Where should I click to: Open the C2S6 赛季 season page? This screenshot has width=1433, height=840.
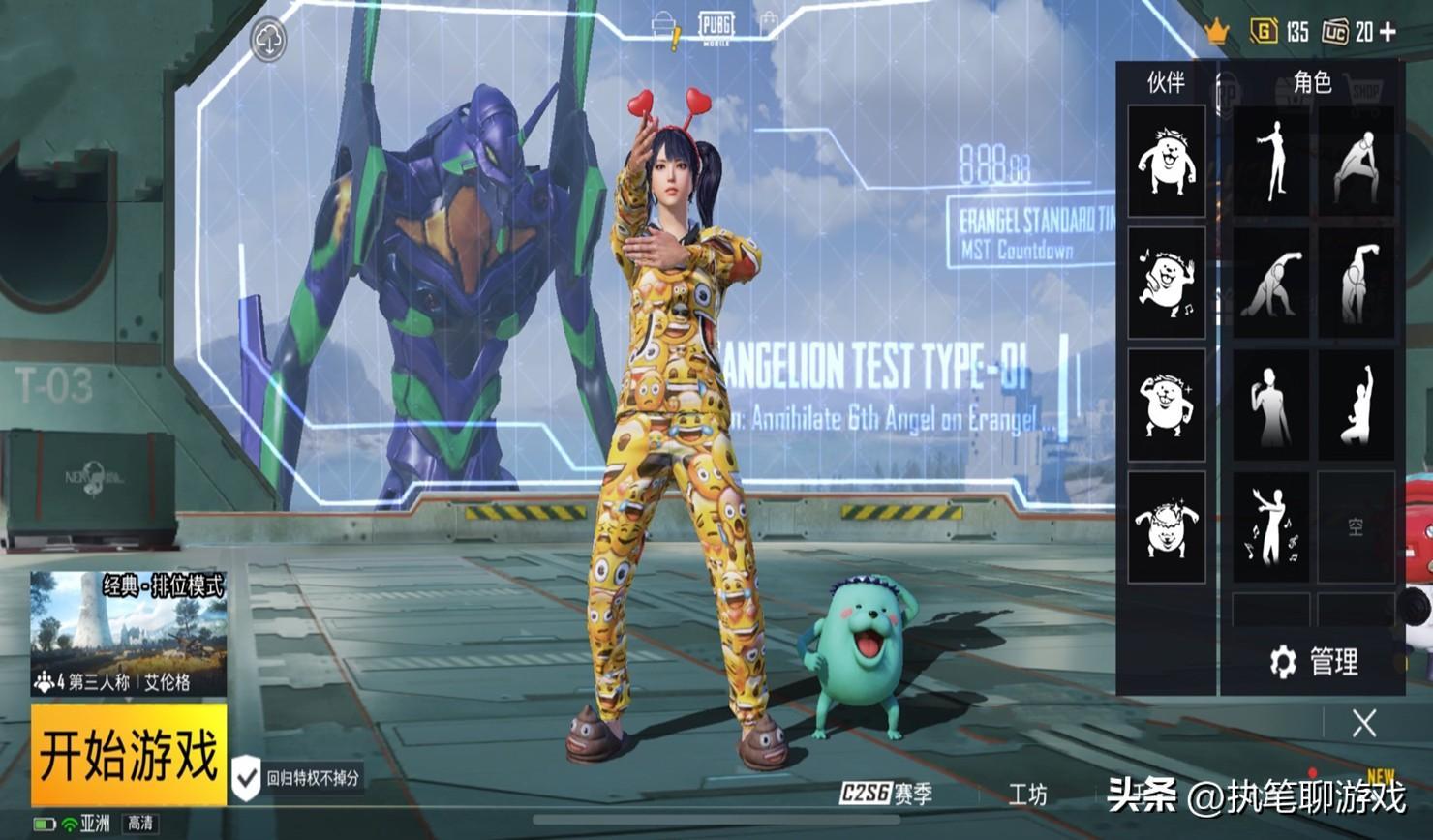pos(886,795)
